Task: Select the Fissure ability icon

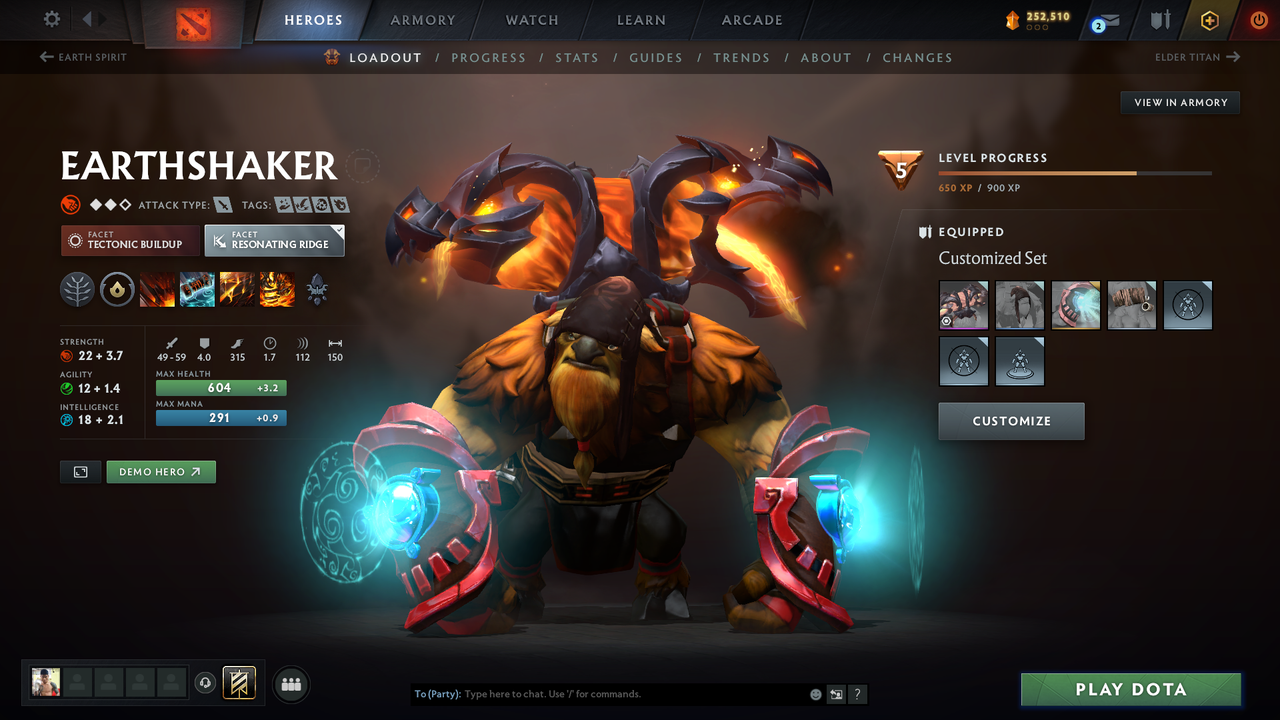Action: tap(157, 289)
